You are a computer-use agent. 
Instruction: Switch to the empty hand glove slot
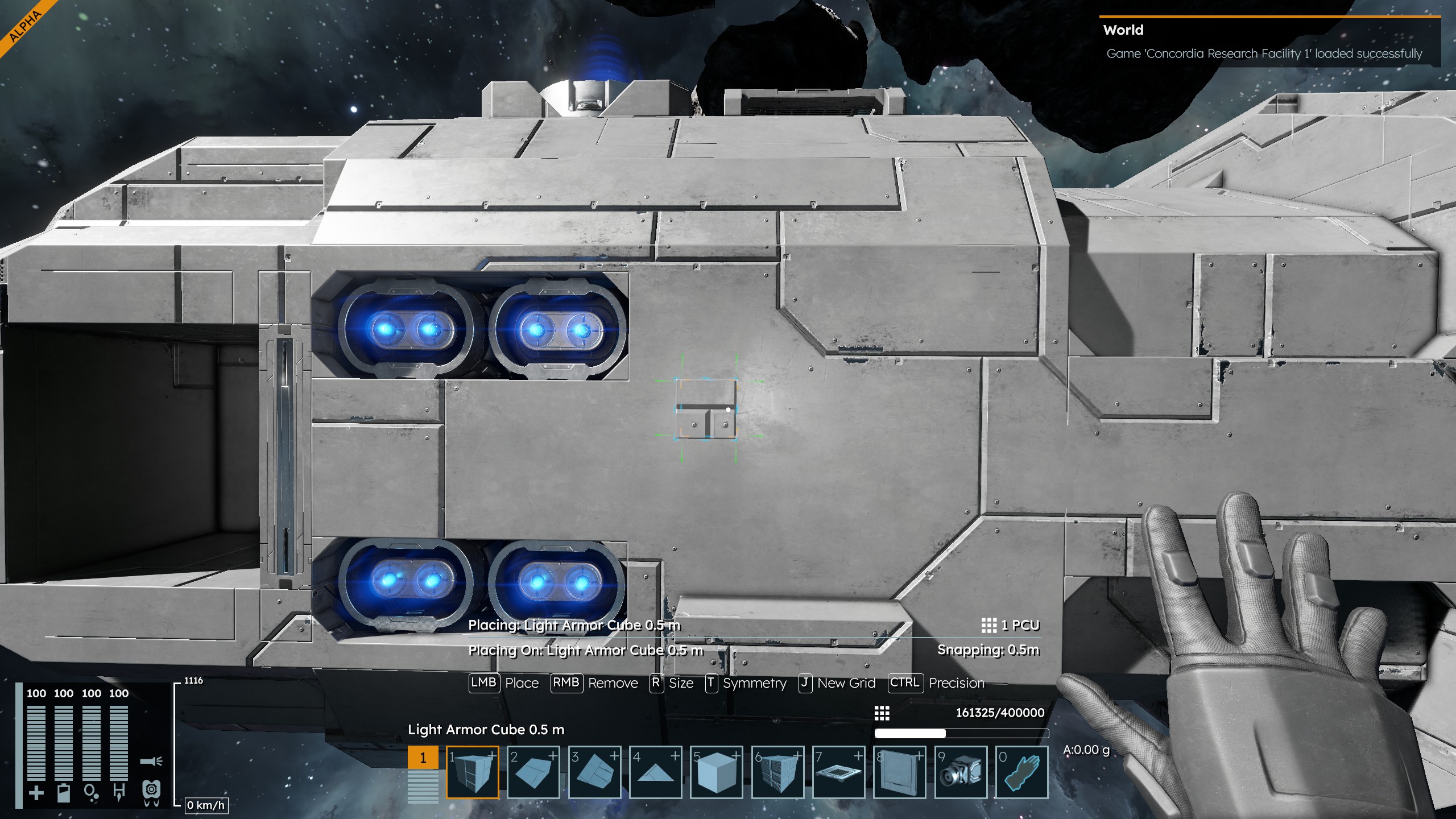[1021, 772]
